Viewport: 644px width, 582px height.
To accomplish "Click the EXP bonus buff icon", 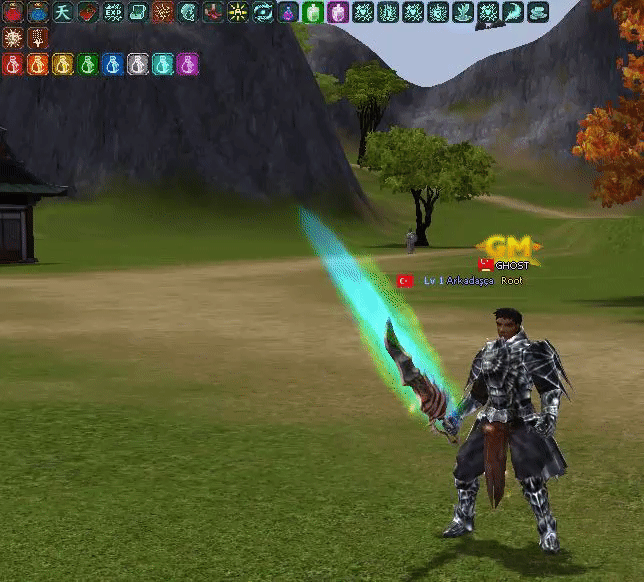I will tap(112, 12).
